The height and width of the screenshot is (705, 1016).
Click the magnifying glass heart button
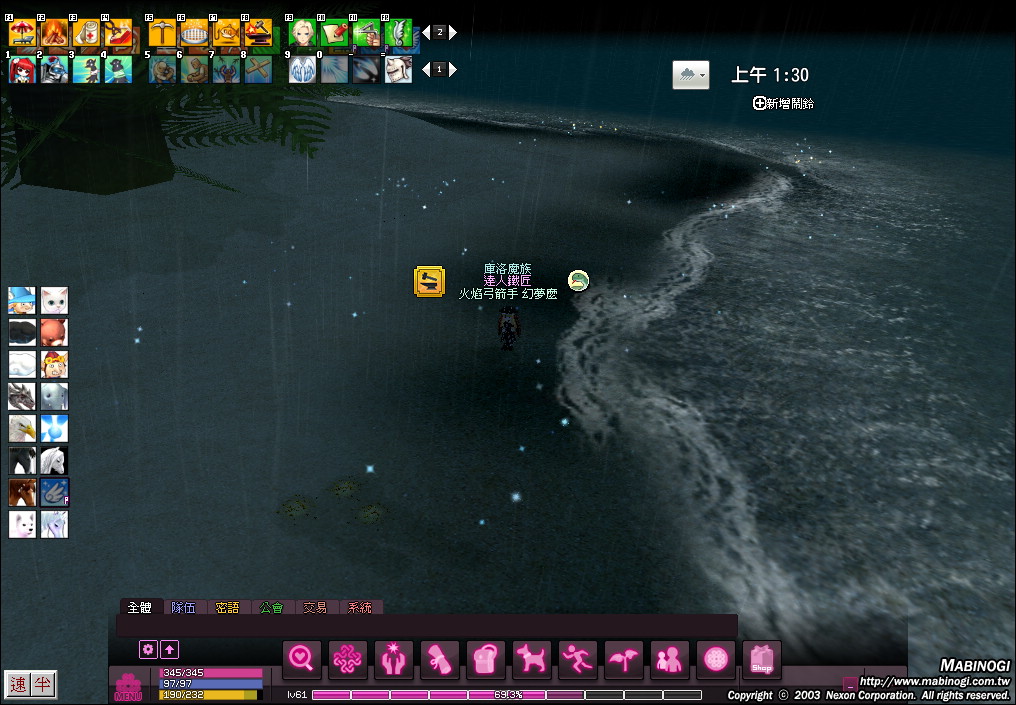[302, 660]
